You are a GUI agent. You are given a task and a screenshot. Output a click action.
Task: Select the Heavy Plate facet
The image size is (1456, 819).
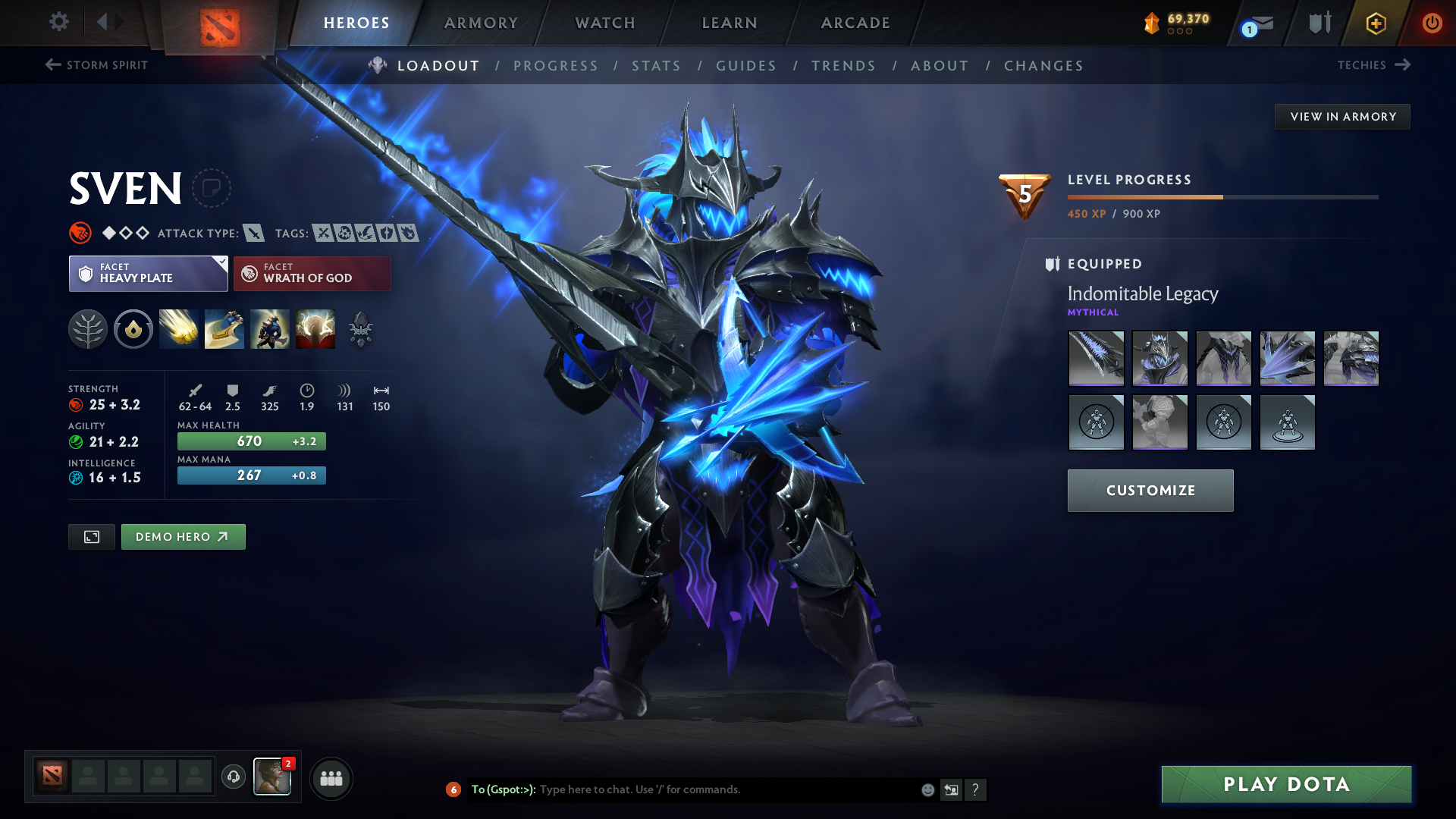click(x=148, y=273)
